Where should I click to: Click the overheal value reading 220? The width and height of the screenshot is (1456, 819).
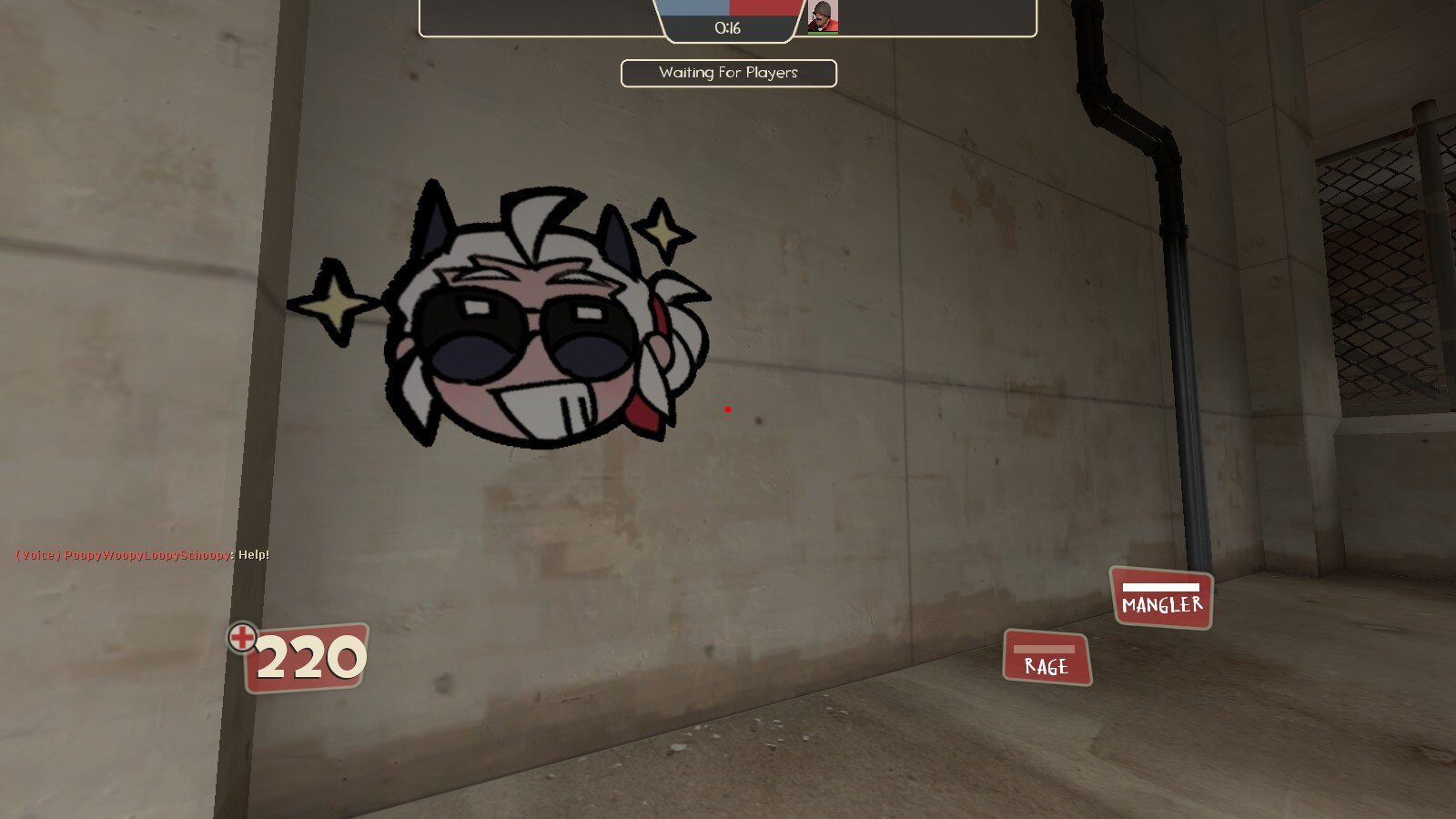[309, 655]
